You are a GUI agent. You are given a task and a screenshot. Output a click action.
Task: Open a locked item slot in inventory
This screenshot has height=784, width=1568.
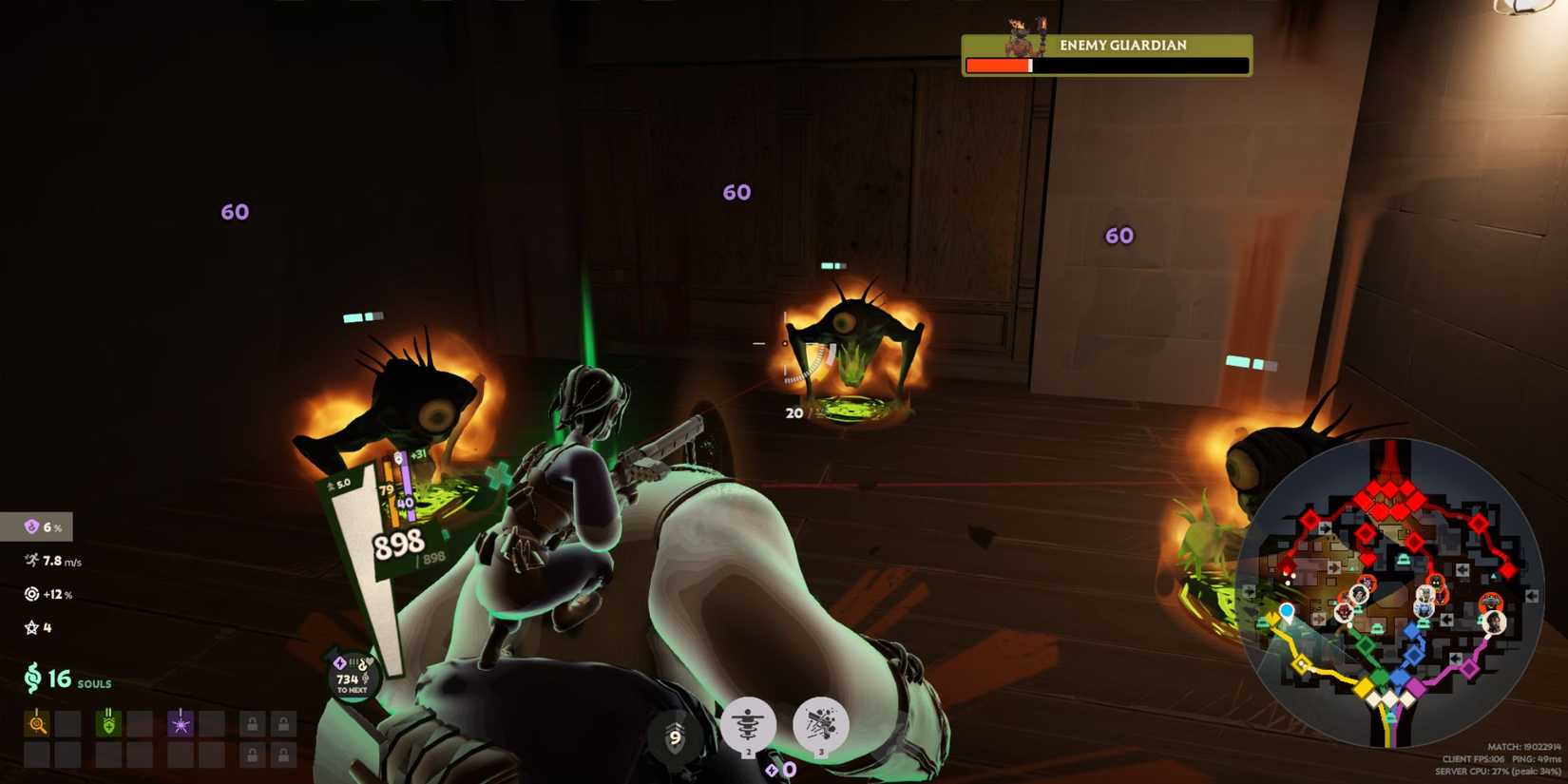coord(253,722)
